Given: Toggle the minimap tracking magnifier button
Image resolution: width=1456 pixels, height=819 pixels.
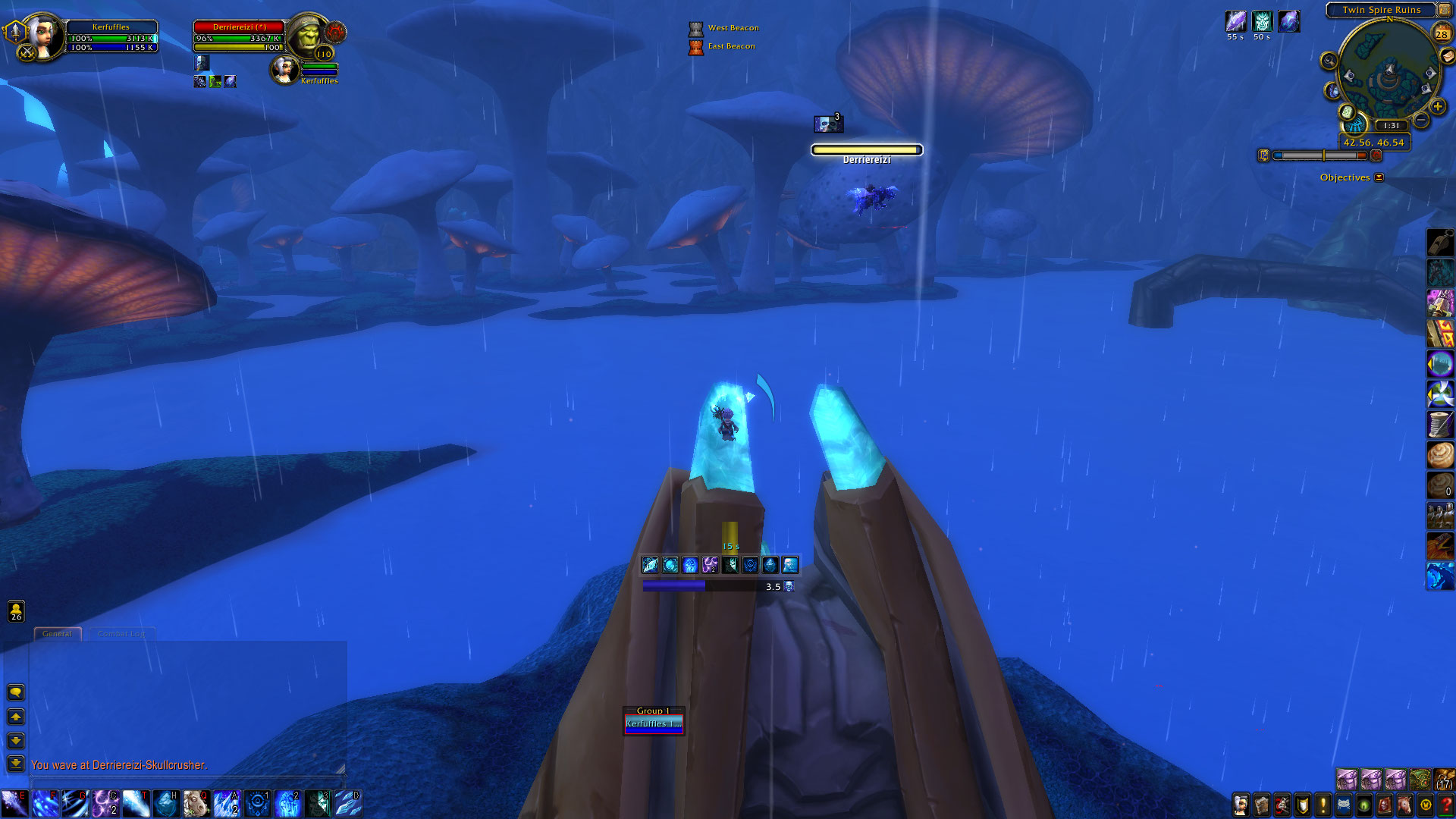Looking at the screenshot, I should (x=1329, y=61).
